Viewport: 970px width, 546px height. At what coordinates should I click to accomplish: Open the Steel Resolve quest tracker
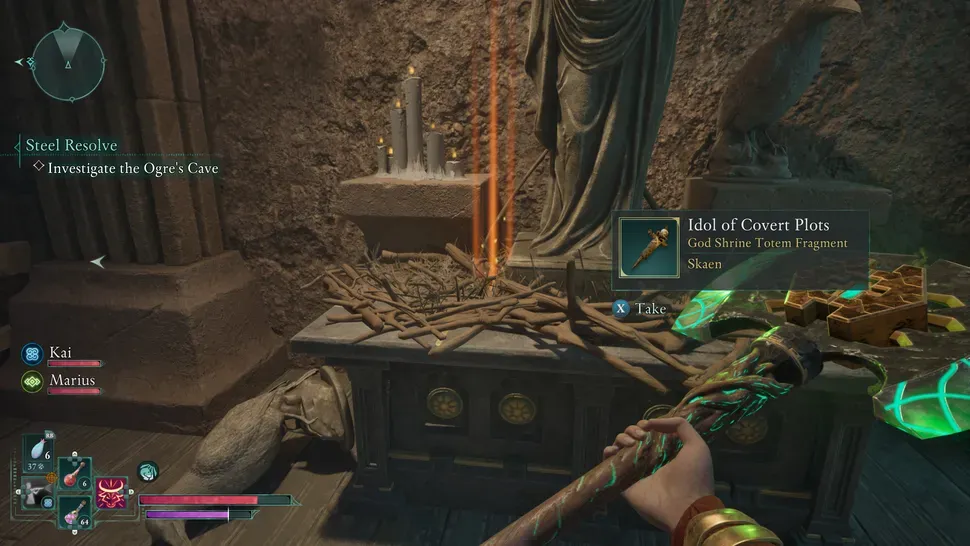(71, 146)
